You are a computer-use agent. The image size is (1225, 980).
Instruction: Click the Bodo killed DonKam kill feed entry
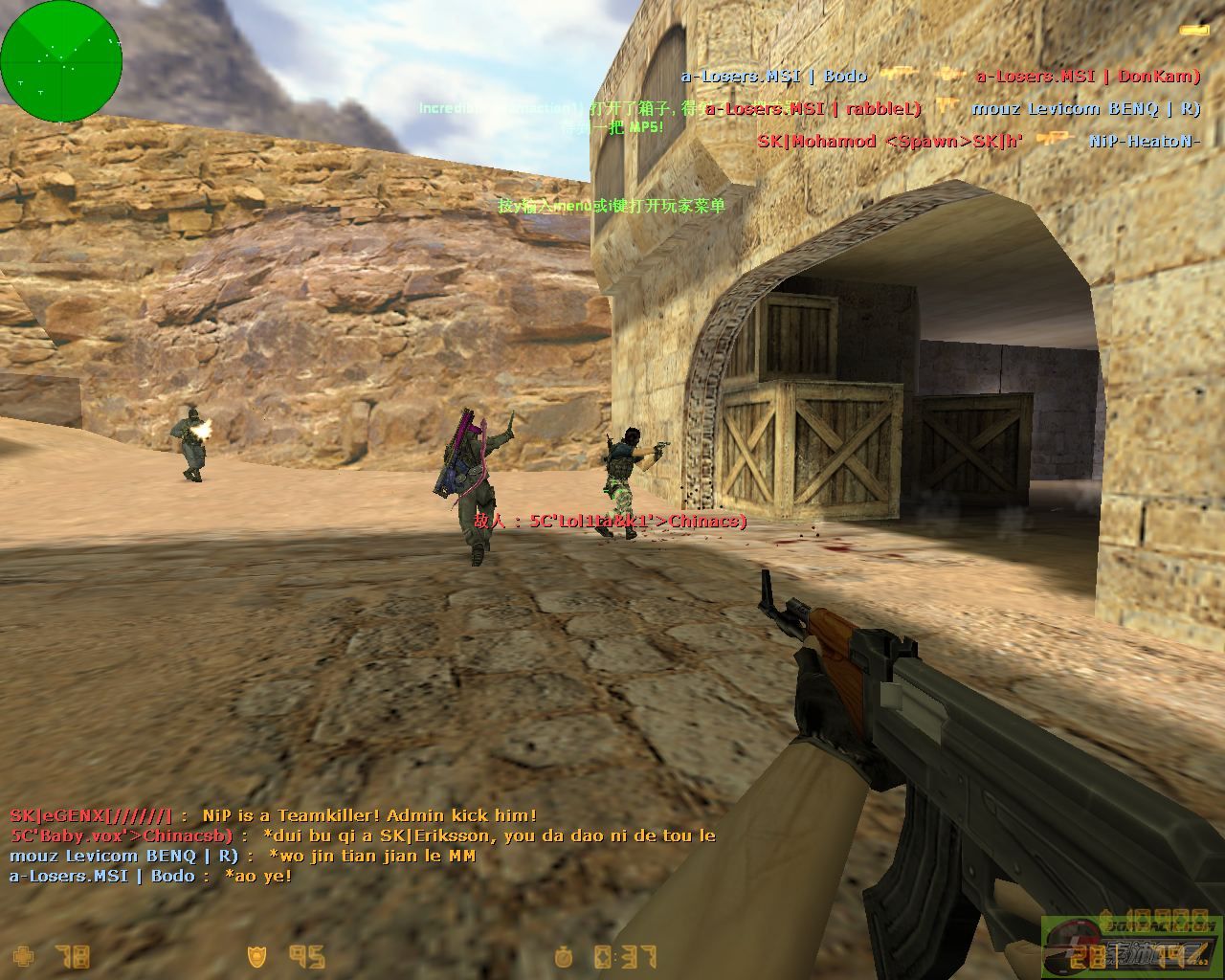pos(940,76)
